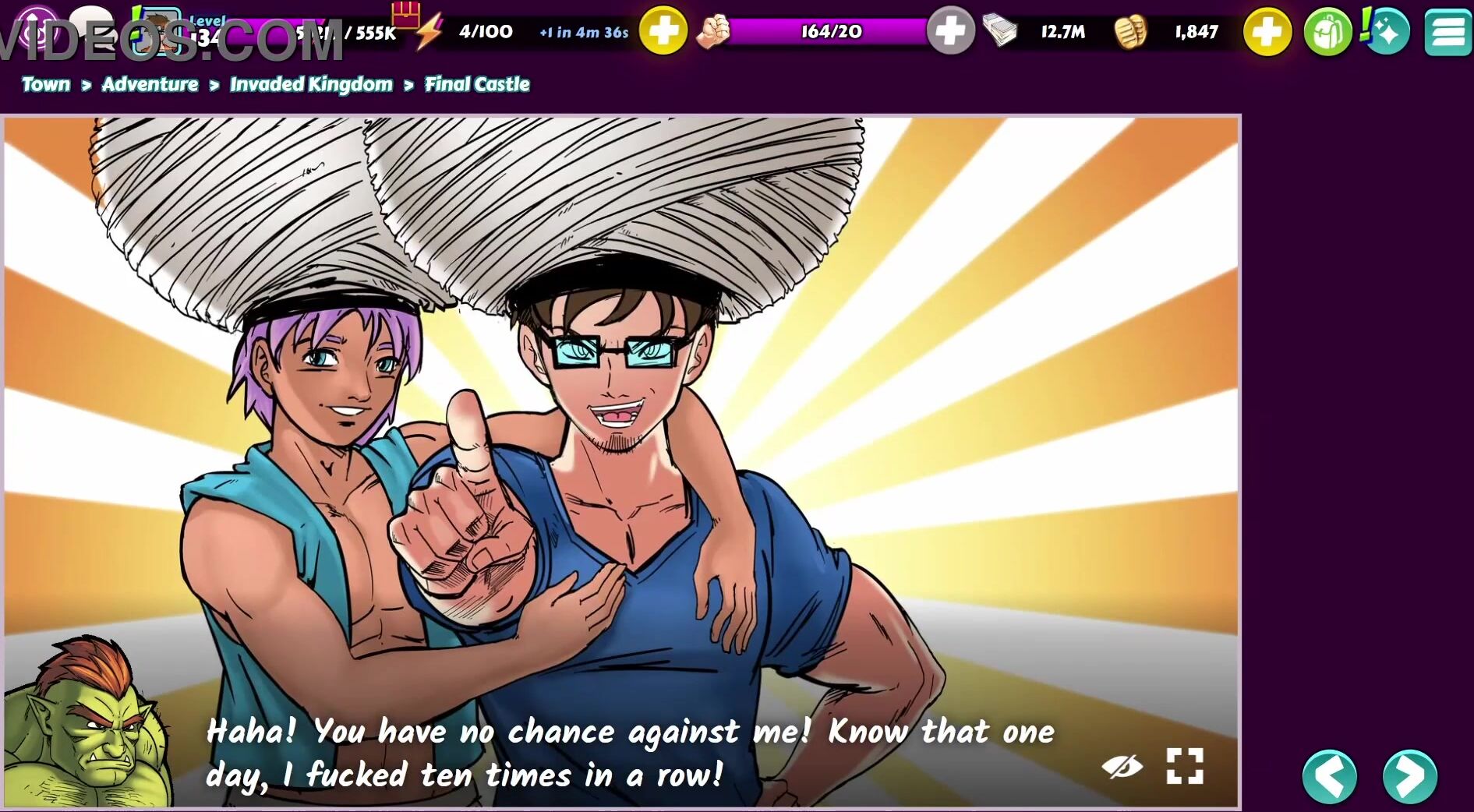Return to Invaded Kingdom breadcrumb
This screenshot has width=1474, height=812.
coord(311,84)
